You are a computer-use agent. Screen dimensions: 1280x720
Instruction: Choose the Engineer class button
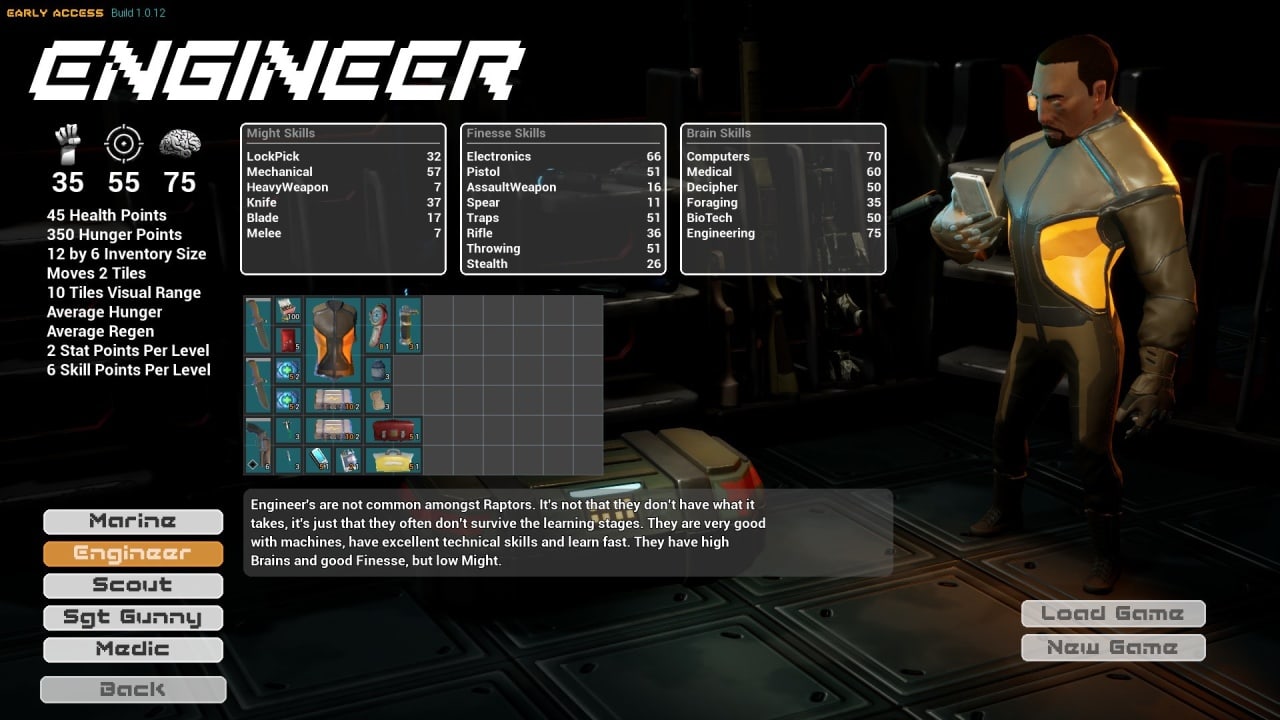(133, 553)
